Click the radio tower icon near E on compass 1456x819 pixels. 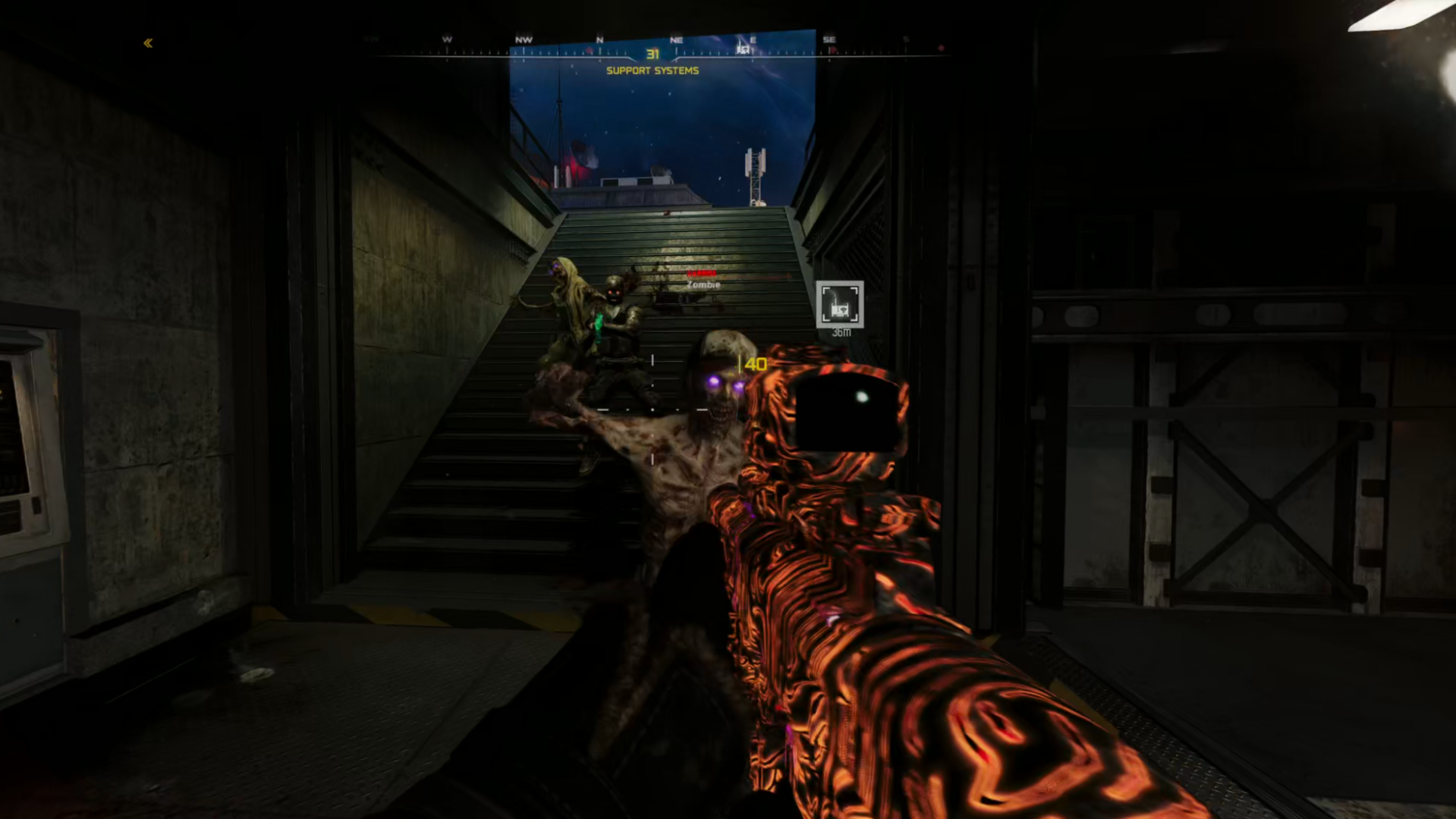coord(744,49)
